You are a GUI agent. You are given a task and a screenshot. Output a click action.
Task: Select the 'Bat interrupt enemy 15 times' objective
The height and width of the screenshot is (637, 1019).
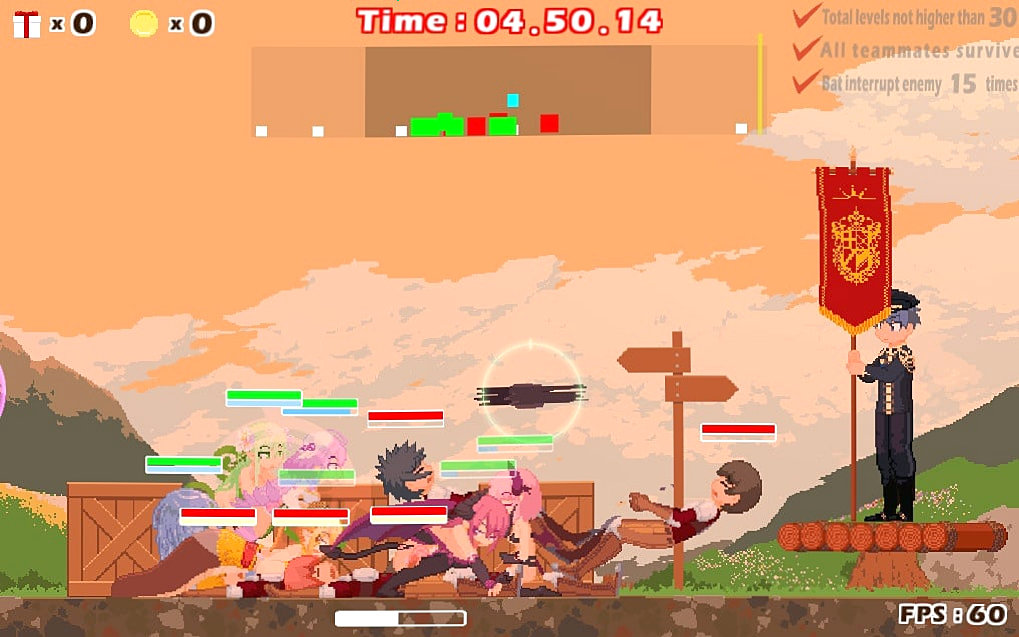coord(905,84)
